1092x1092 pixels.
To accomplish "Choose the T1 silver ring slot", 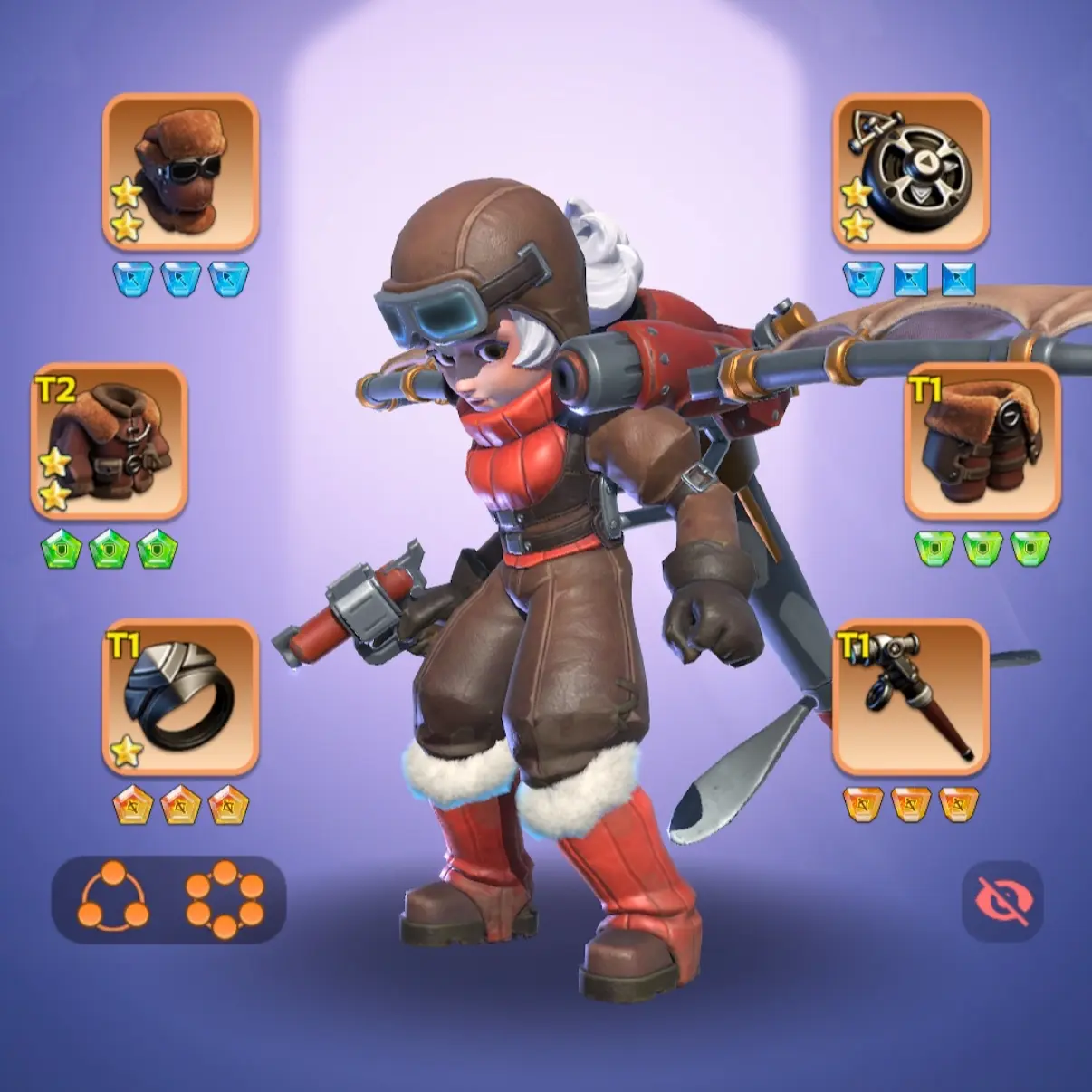I will tap(180, 697).
